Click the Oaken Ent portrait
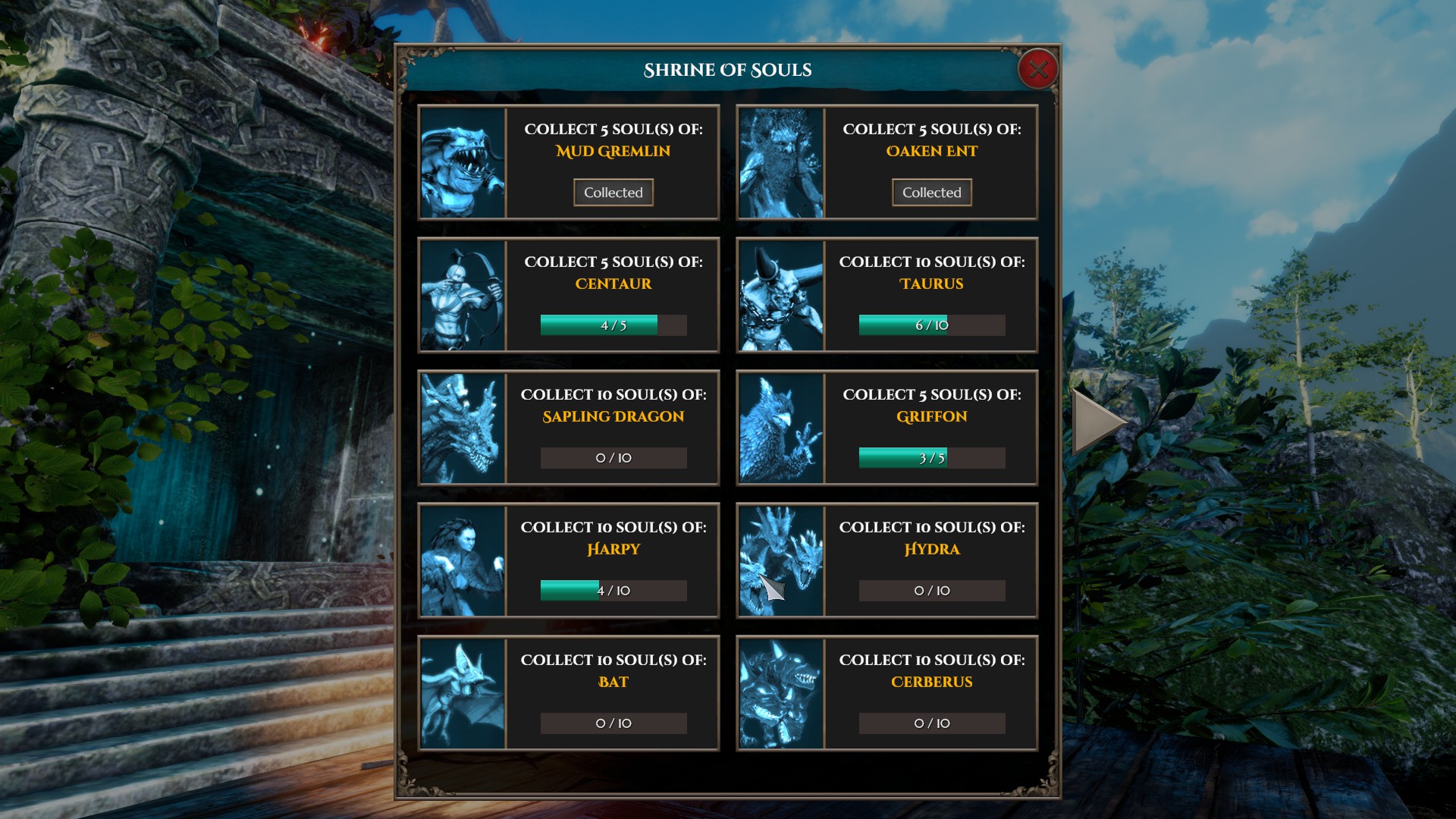 [x=781, y=163]
